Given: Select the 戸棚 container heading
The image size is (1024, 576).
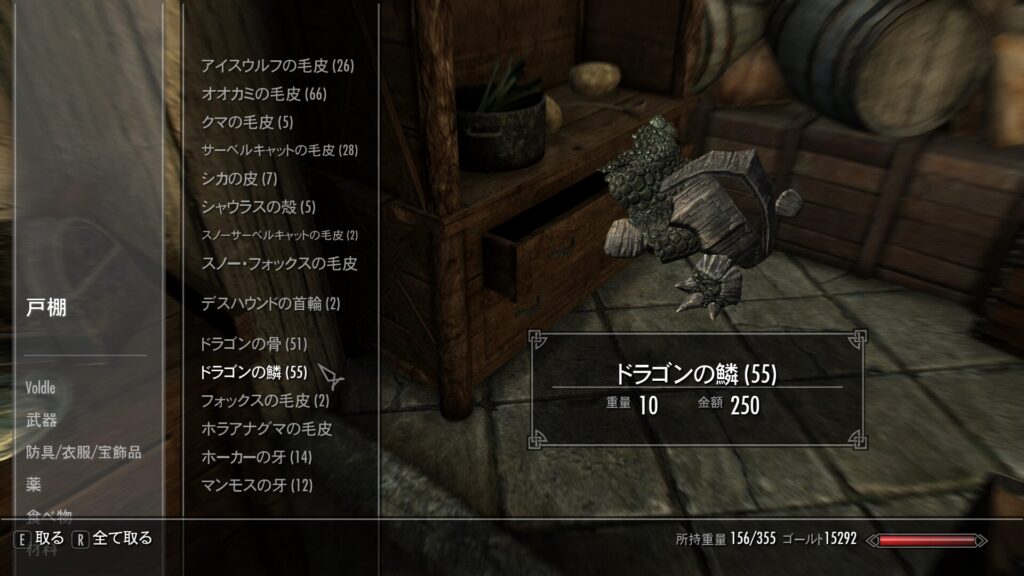Looking at the screenshot, I should coord(47,309).
